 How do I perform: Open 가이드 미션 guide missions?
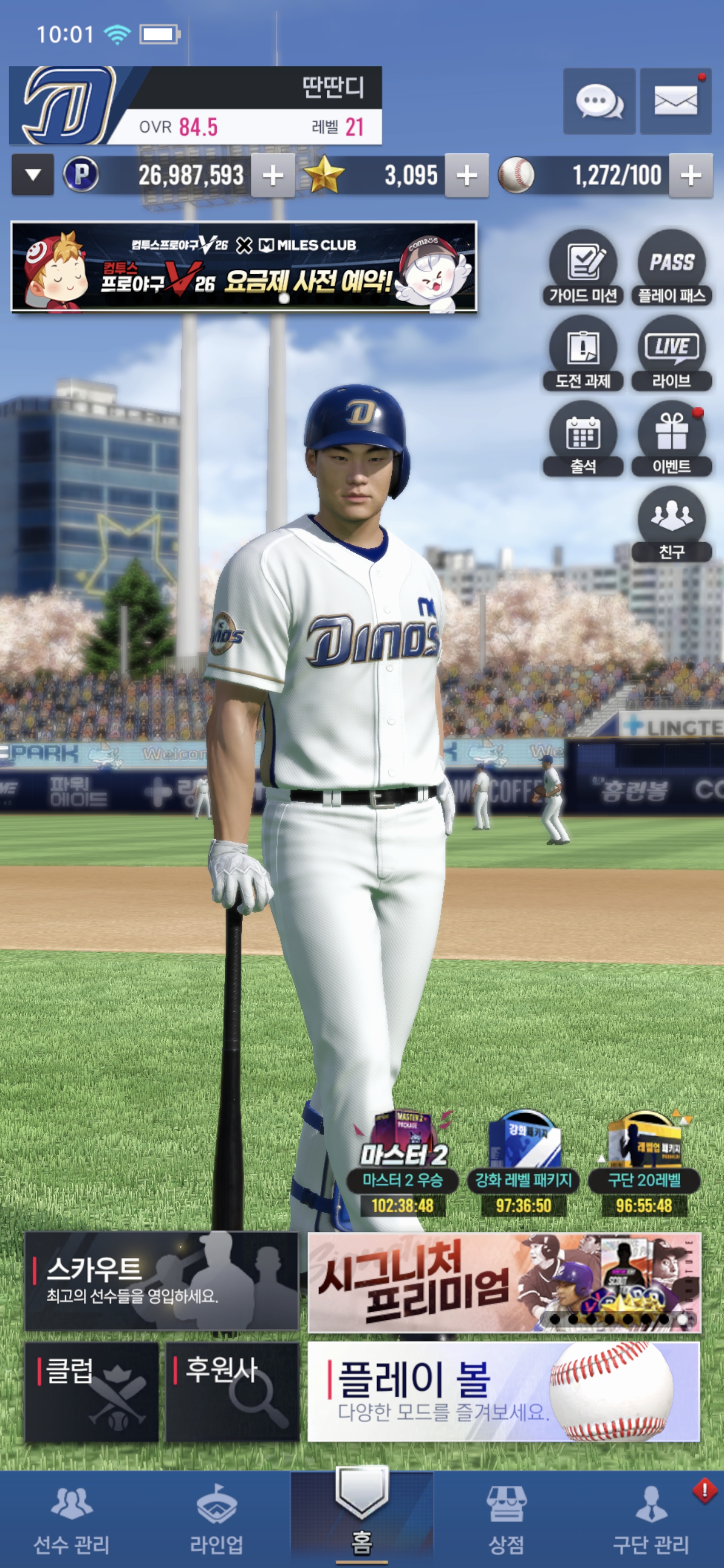[x=583, y=268]
